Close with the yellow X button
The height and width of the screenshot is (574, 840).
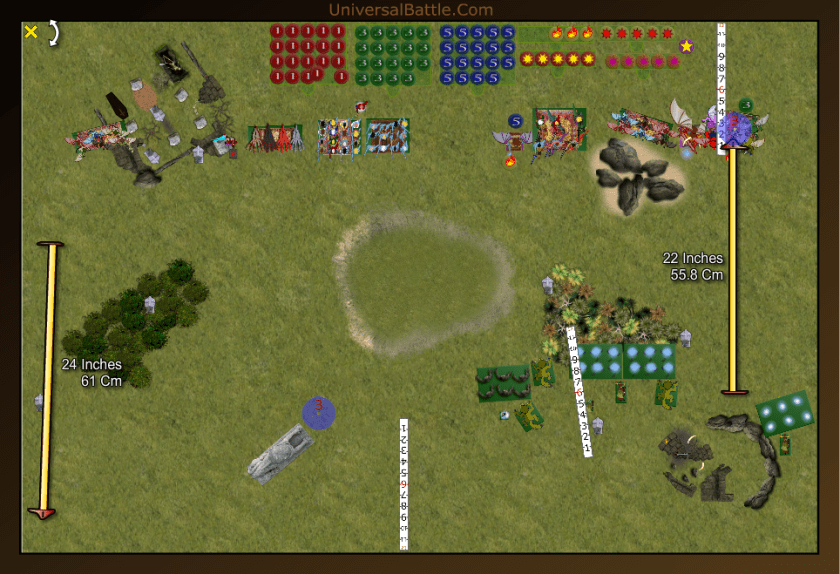click(31, 32)
